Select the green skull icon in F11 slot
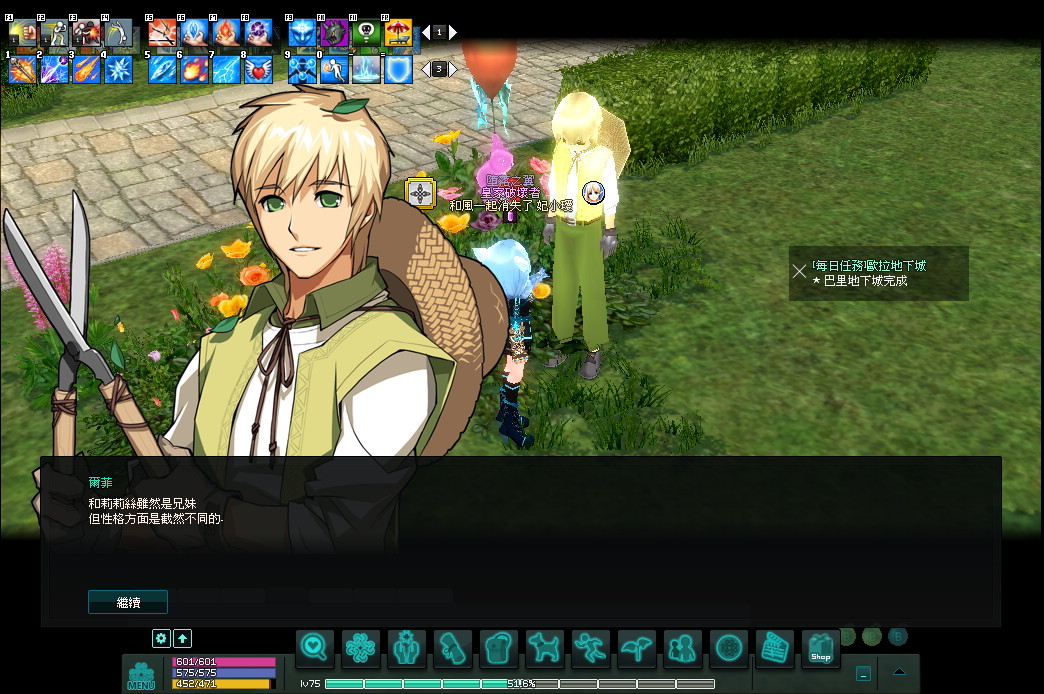 [x=366, y=33]
